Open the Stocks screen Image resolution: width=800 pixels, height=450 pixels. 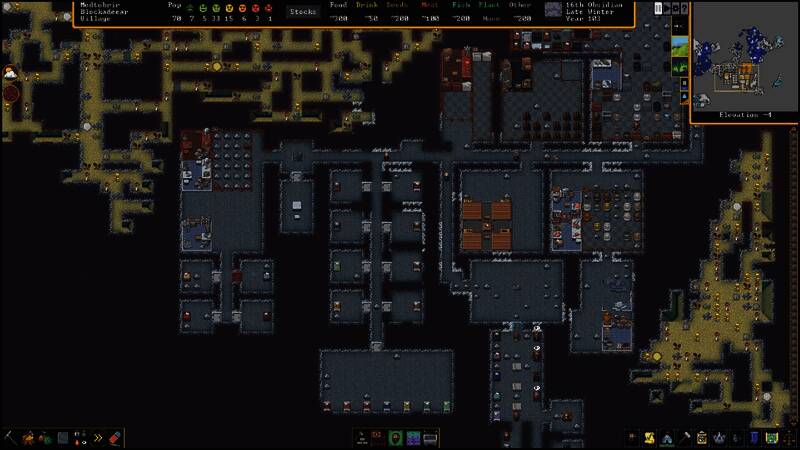[302, 12]
